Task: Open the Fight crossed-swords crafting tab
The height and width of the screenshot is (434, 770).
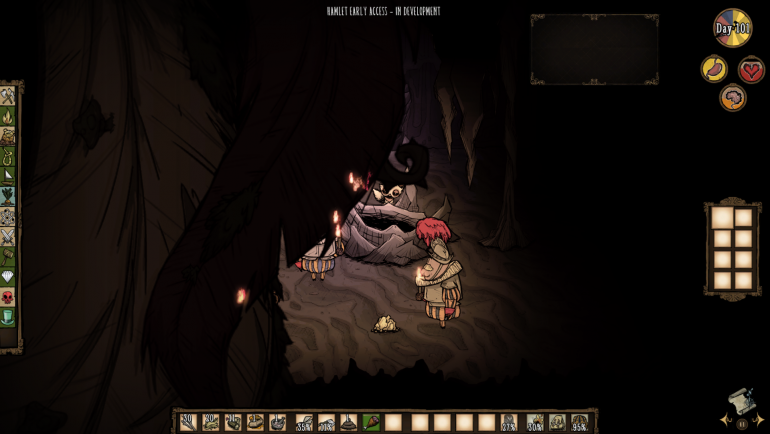Action: tap(7, 237)
